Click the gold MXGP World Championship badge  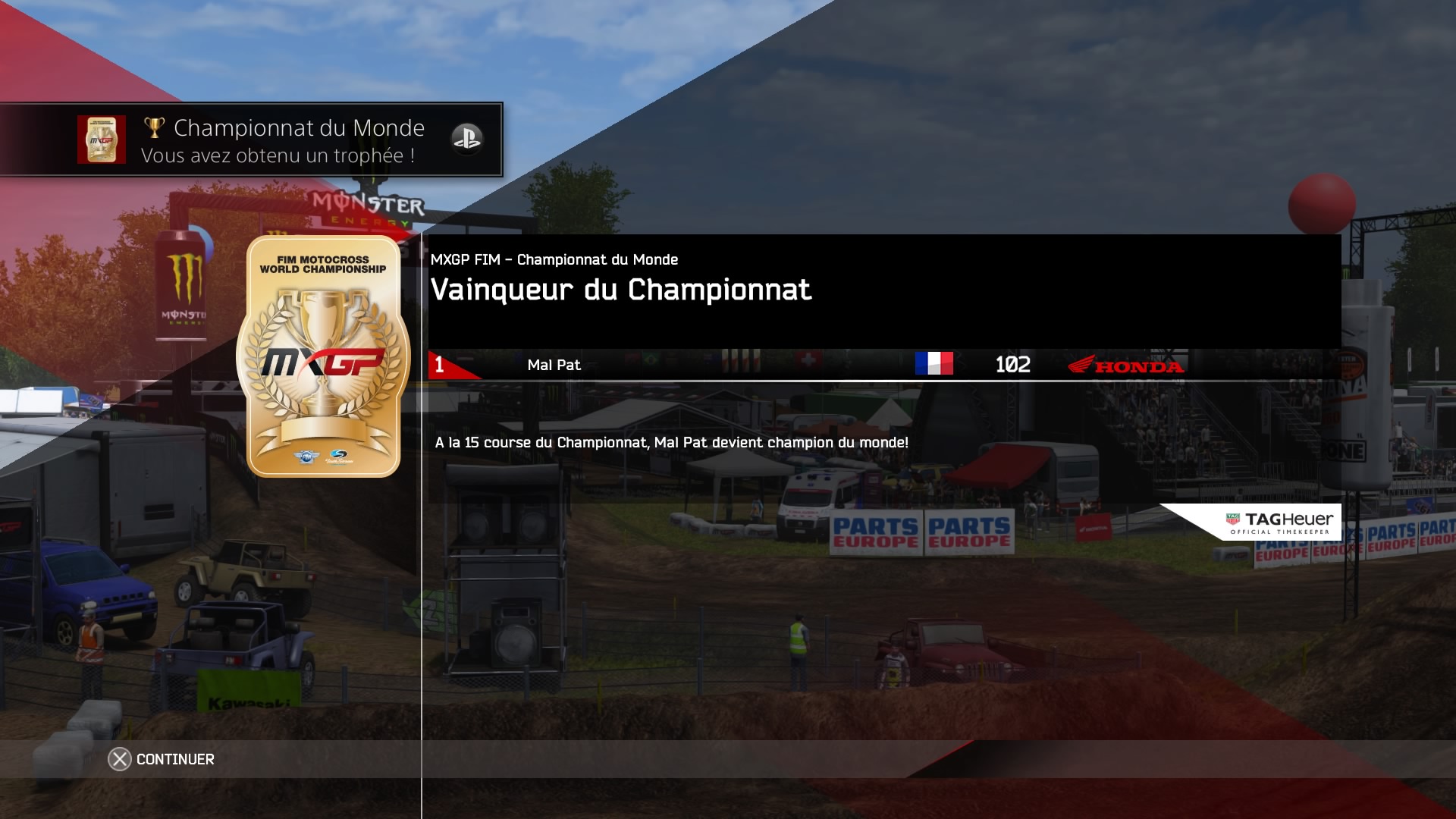pyautogui.click(x=323, y=356)
